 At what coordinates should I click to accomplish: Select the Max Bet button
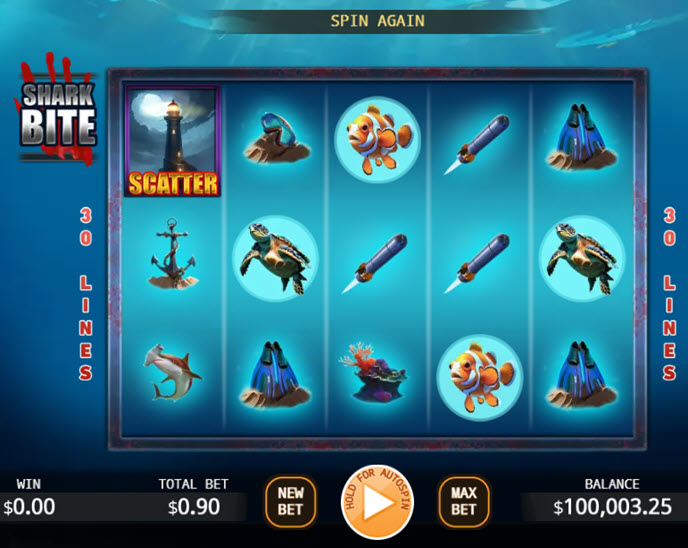[x=464, y=502]
